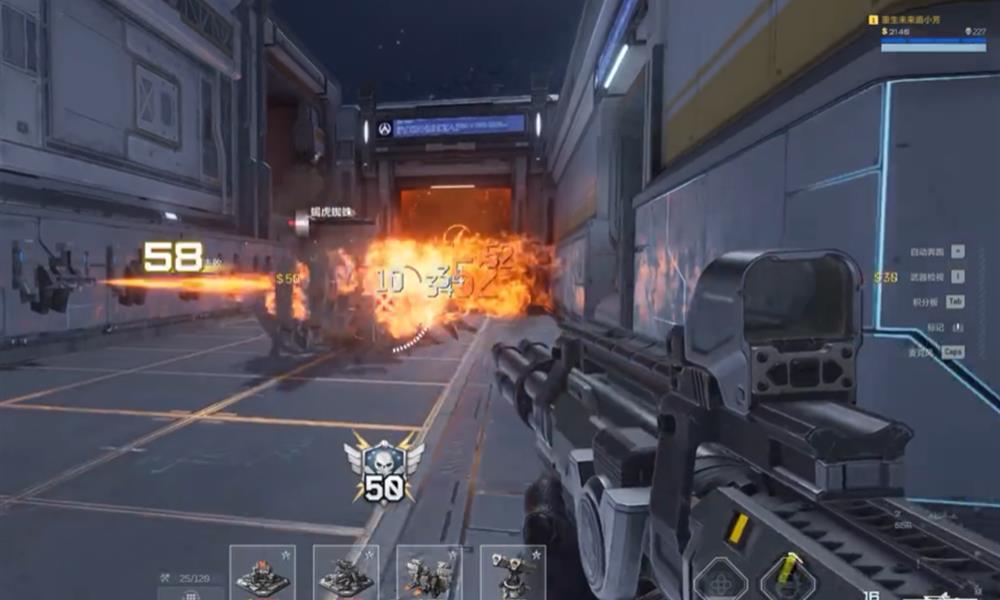This screenshot has width=1000, height=600.
Task: Select the turret slot with red-lit base
Action: pyautogui.click(x=262, y=573)
